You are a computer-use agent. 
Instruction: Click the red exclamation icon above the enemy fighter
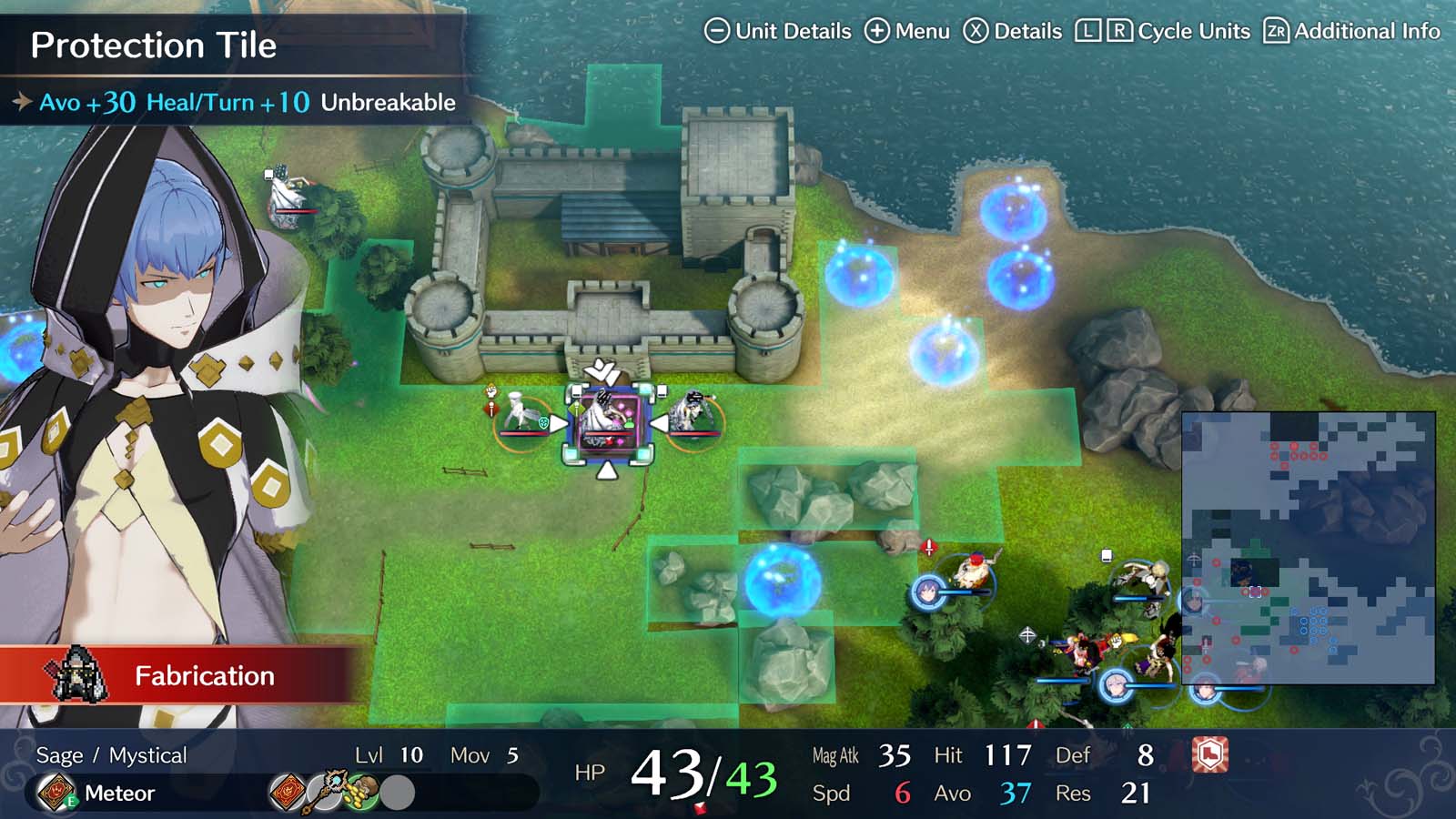pos(928,546)
